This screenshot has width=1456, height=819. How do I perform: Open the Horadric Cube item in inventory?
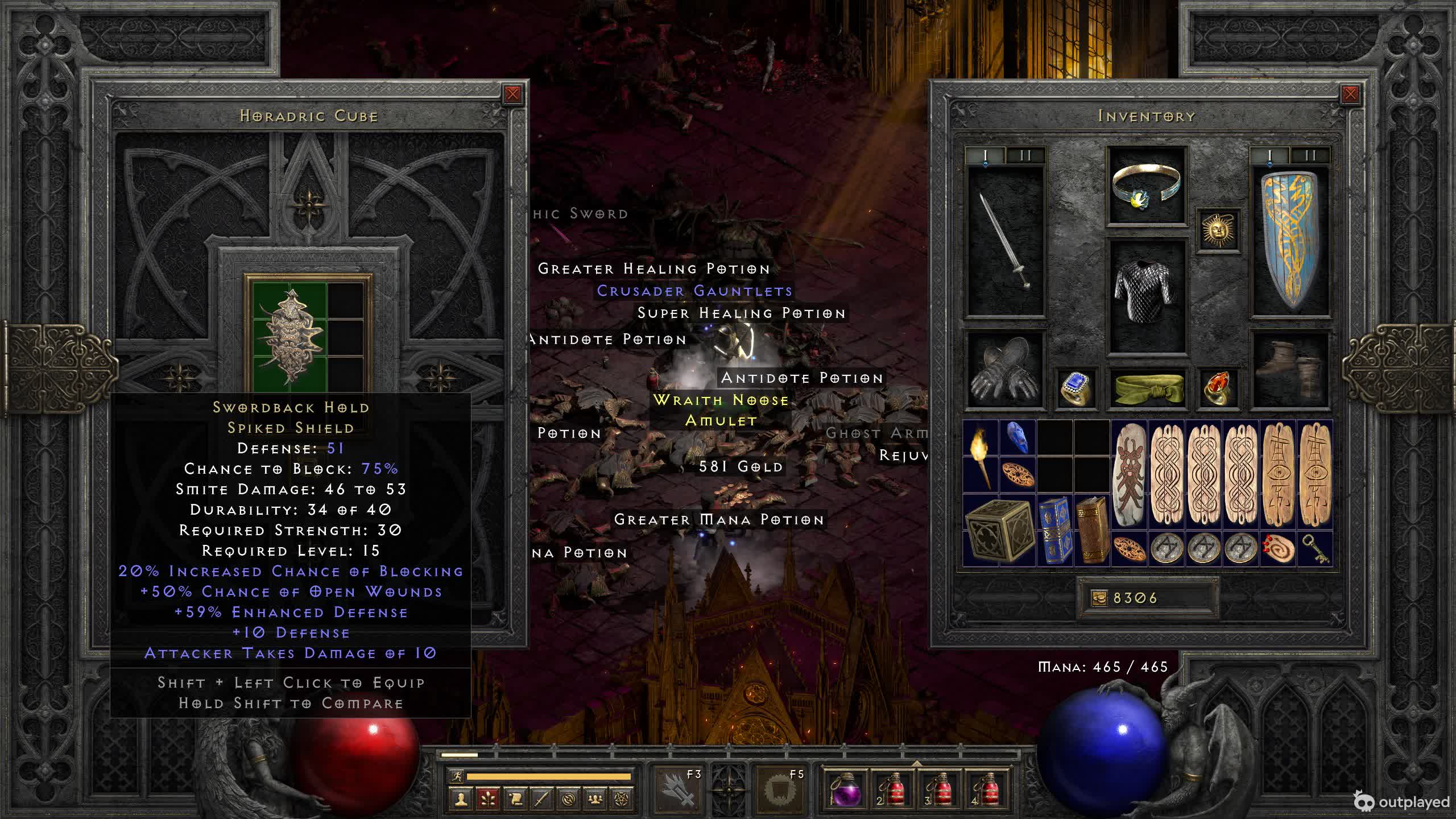[x=999, y=530]
